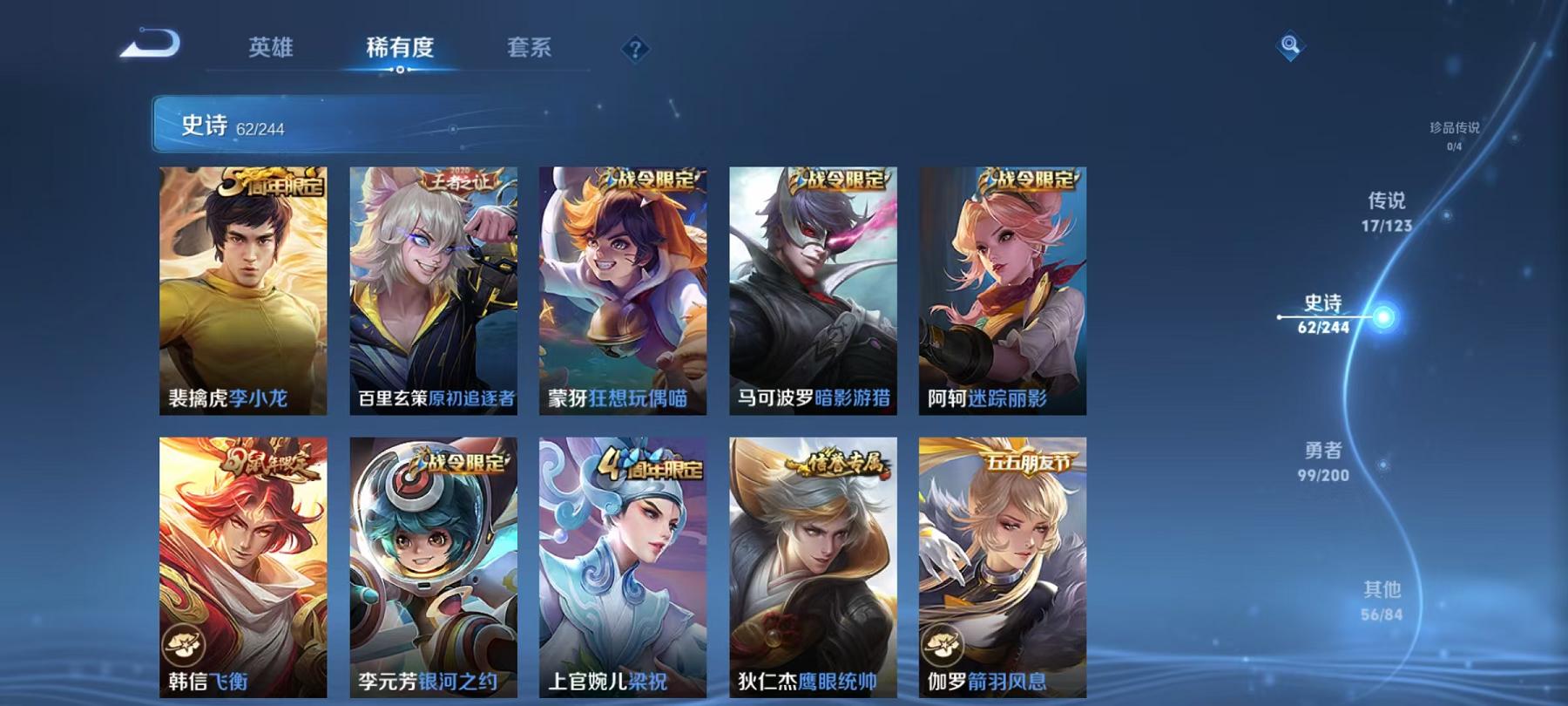The width and height of the screenshot is (1568, 706).
Task: Open the help question mark icon
Action: (x=635, y=50)
